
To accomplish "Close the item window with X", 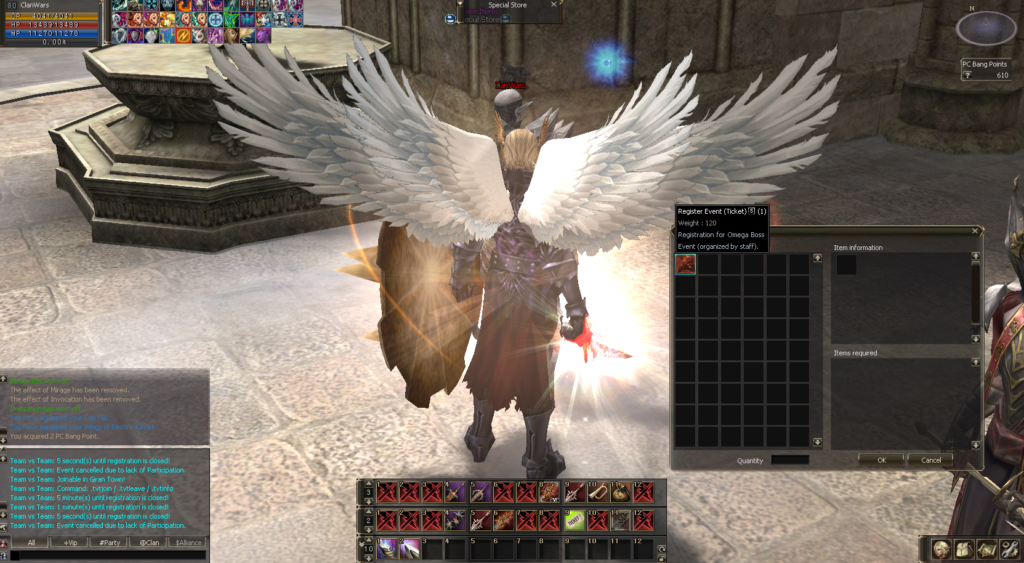I will click(x=976, y=232).
